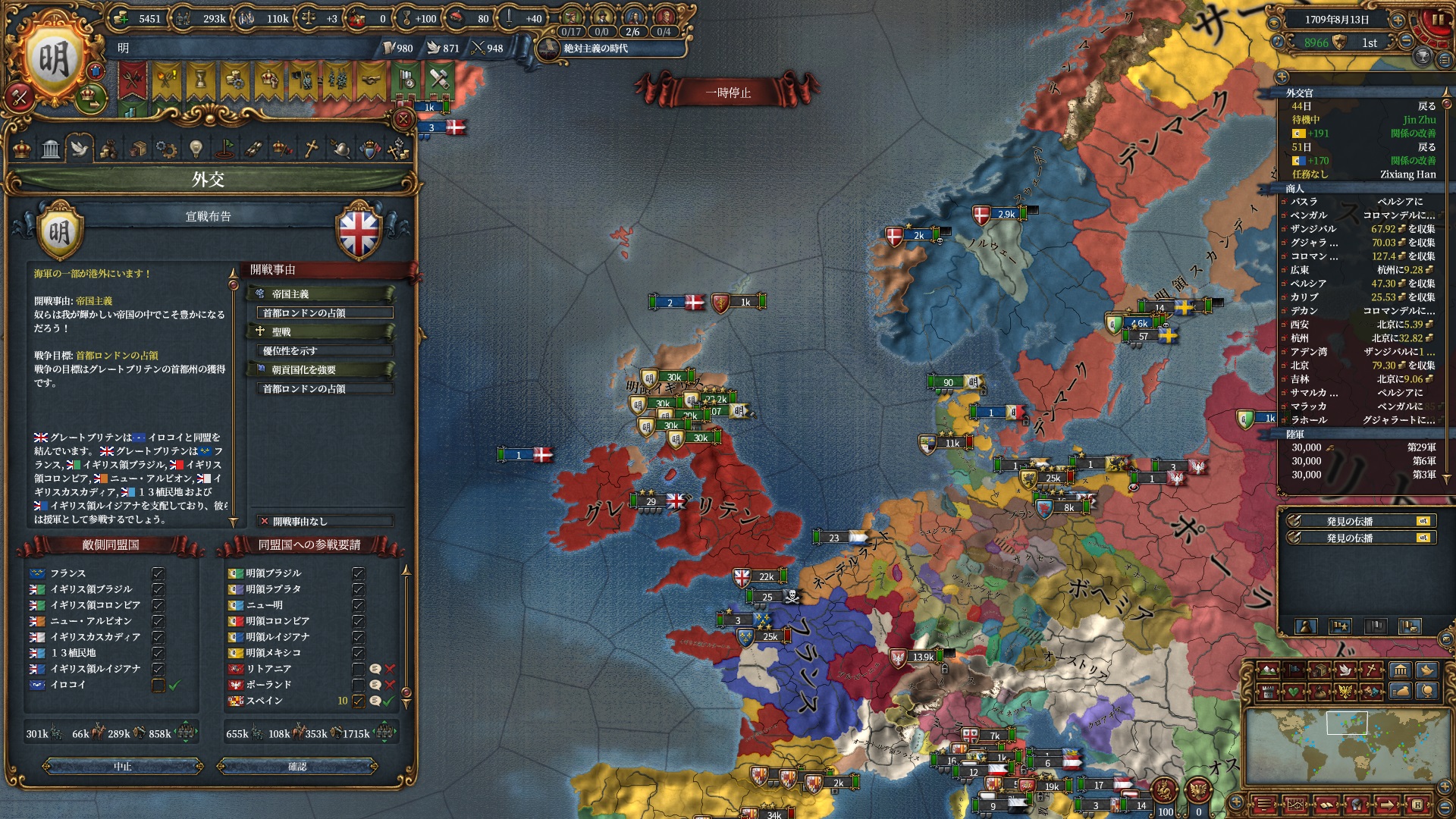The image size is (1456, 819).
Task: Pick the 開戦事由なし option
Action: coord(325,521)
